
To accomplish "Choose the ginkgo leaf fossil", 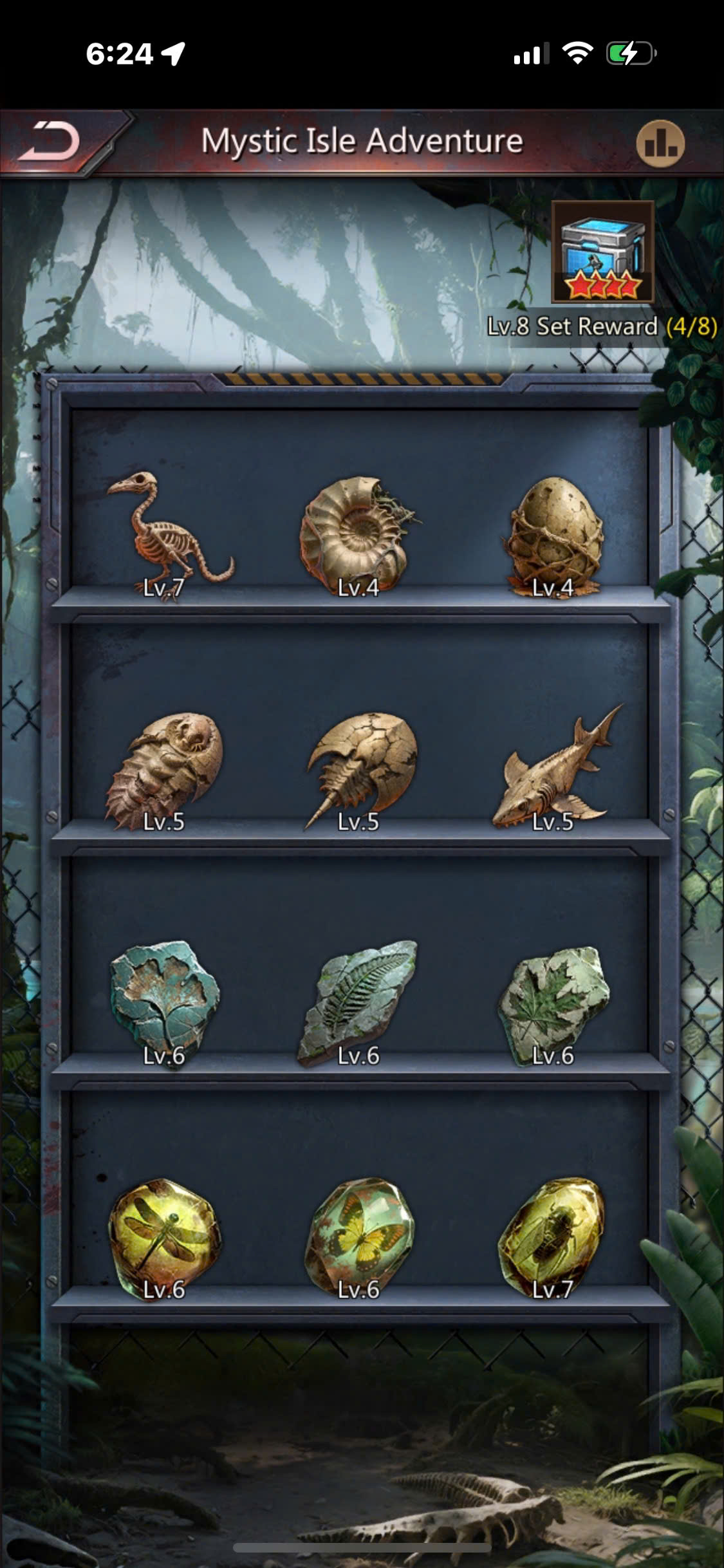I will (x=165, y=998).
